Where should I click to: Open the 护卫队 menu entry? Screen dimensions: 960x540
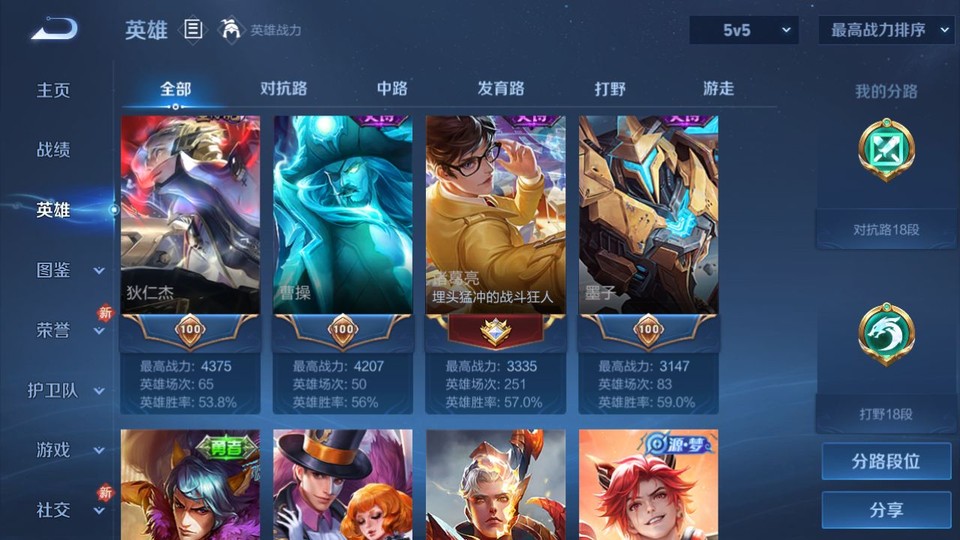(54, 390)
